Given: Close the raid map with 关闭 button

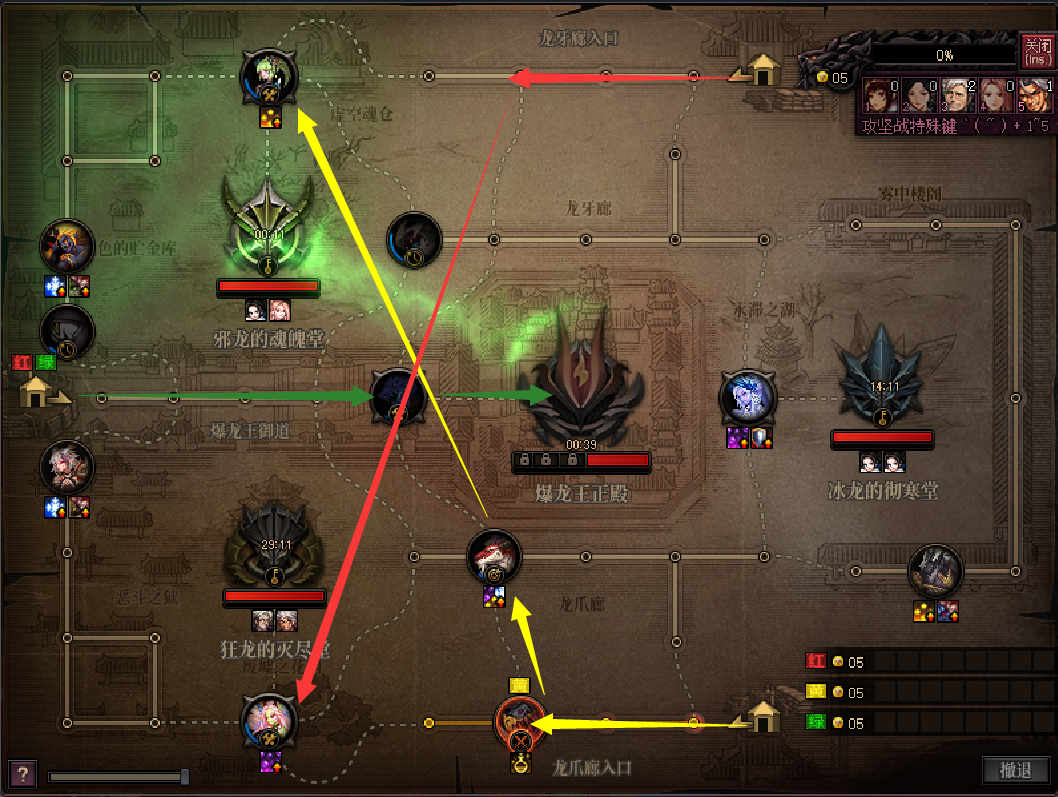Looking at the screenshot, I should point(1036,51).
